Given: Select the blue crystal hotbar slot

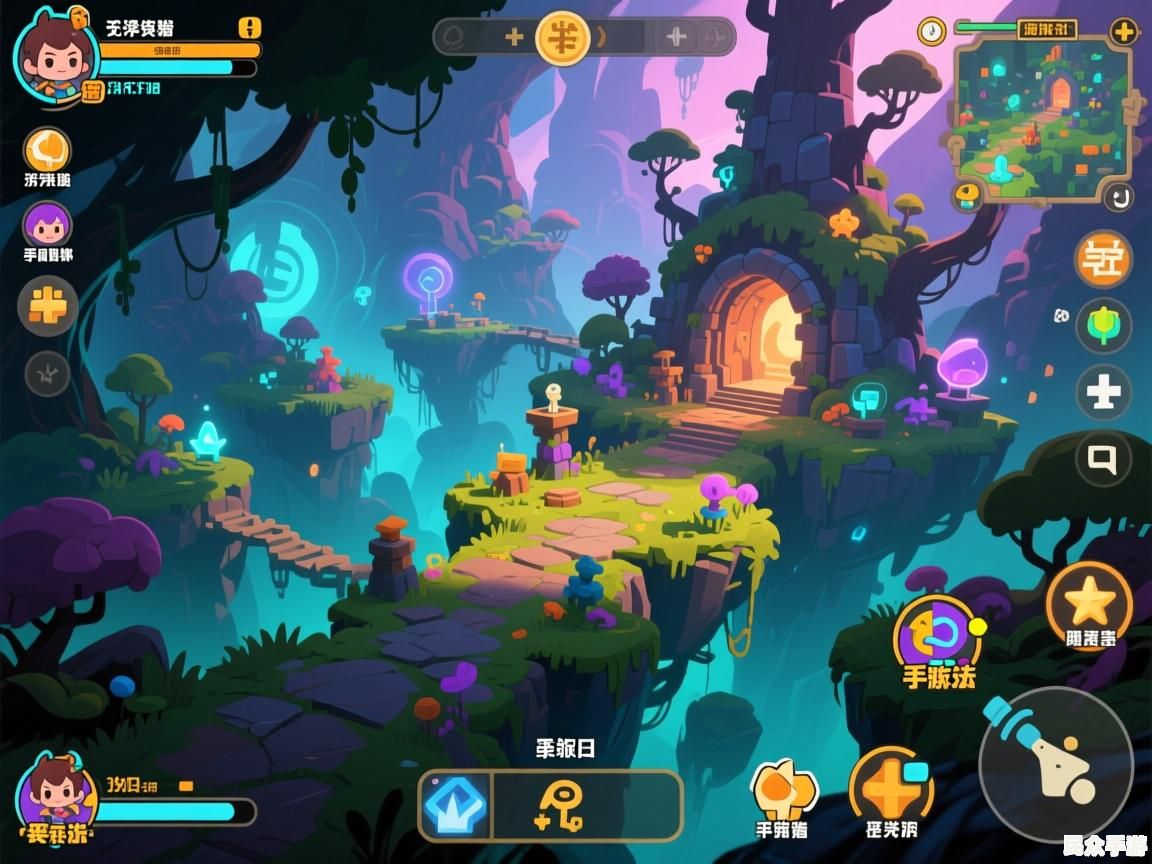Looking at the screenshot, I should tap(456, 805).
